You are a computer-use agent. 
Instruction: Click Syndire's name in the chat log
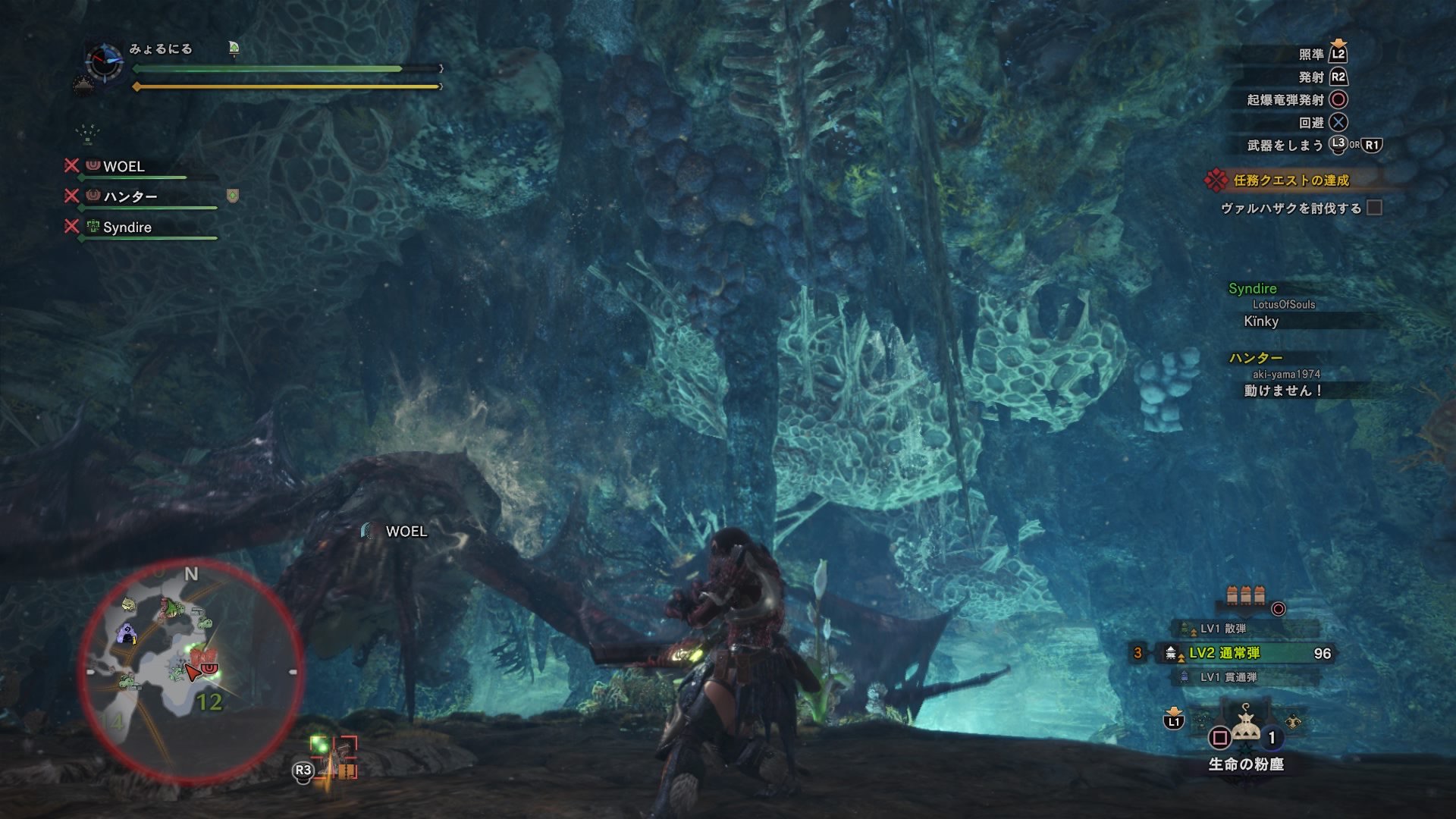point(1254,289)
